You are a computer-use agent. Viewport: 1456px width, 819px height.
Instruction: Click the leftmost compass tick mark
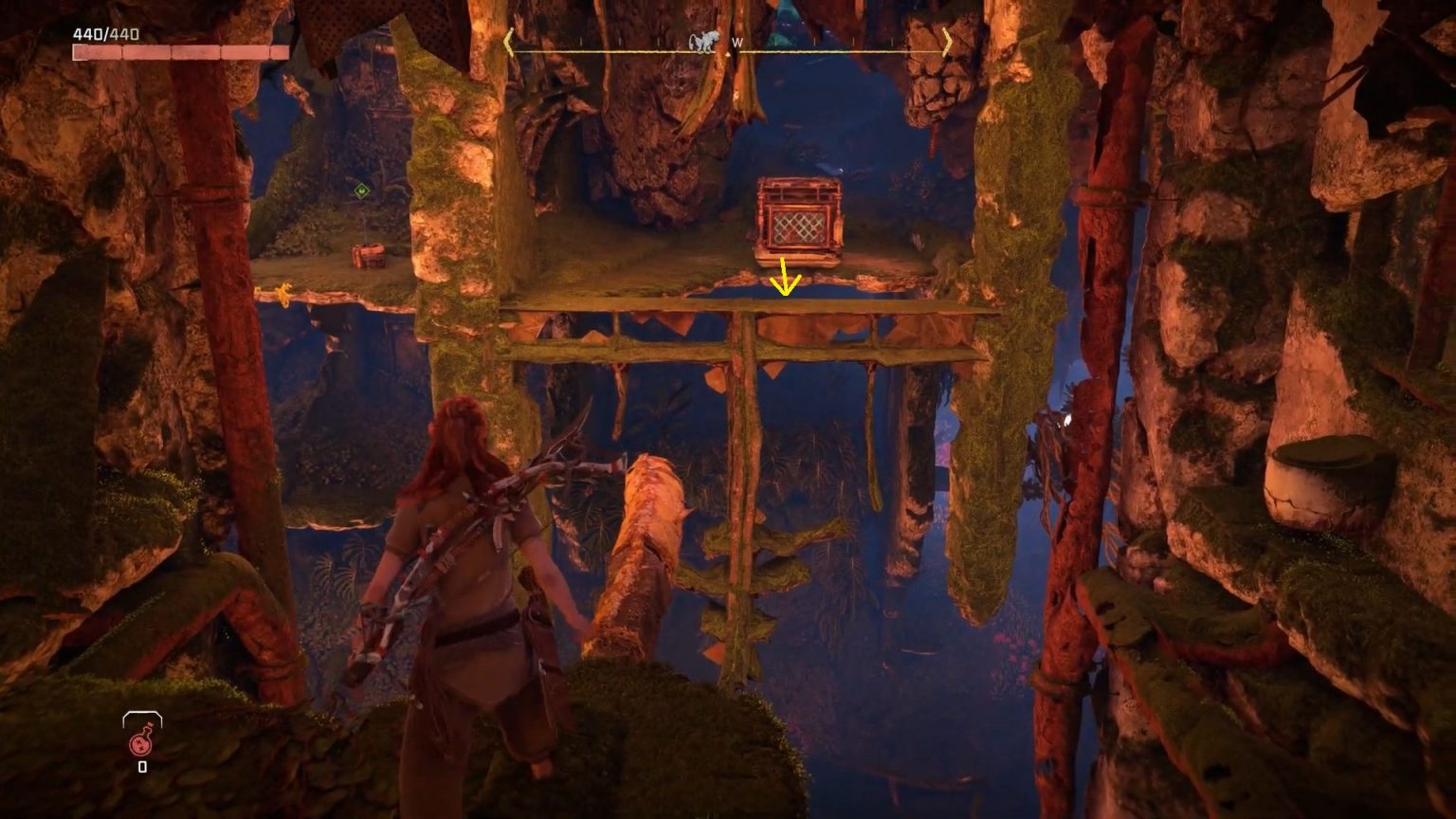580,41
